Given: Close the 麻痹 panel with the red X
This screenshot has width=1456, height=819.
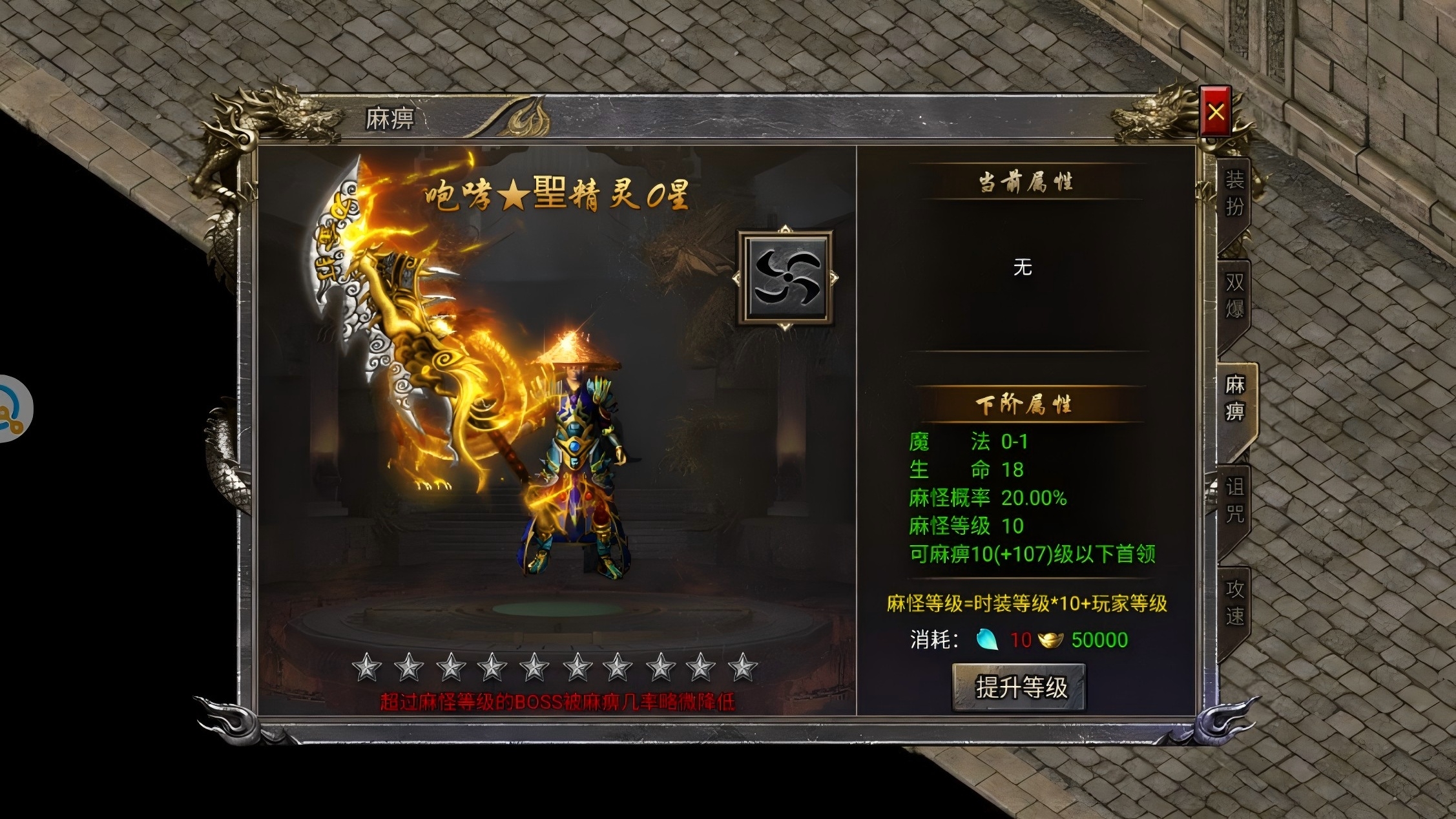Looking at the screenshot, I should click(1215, 112).
